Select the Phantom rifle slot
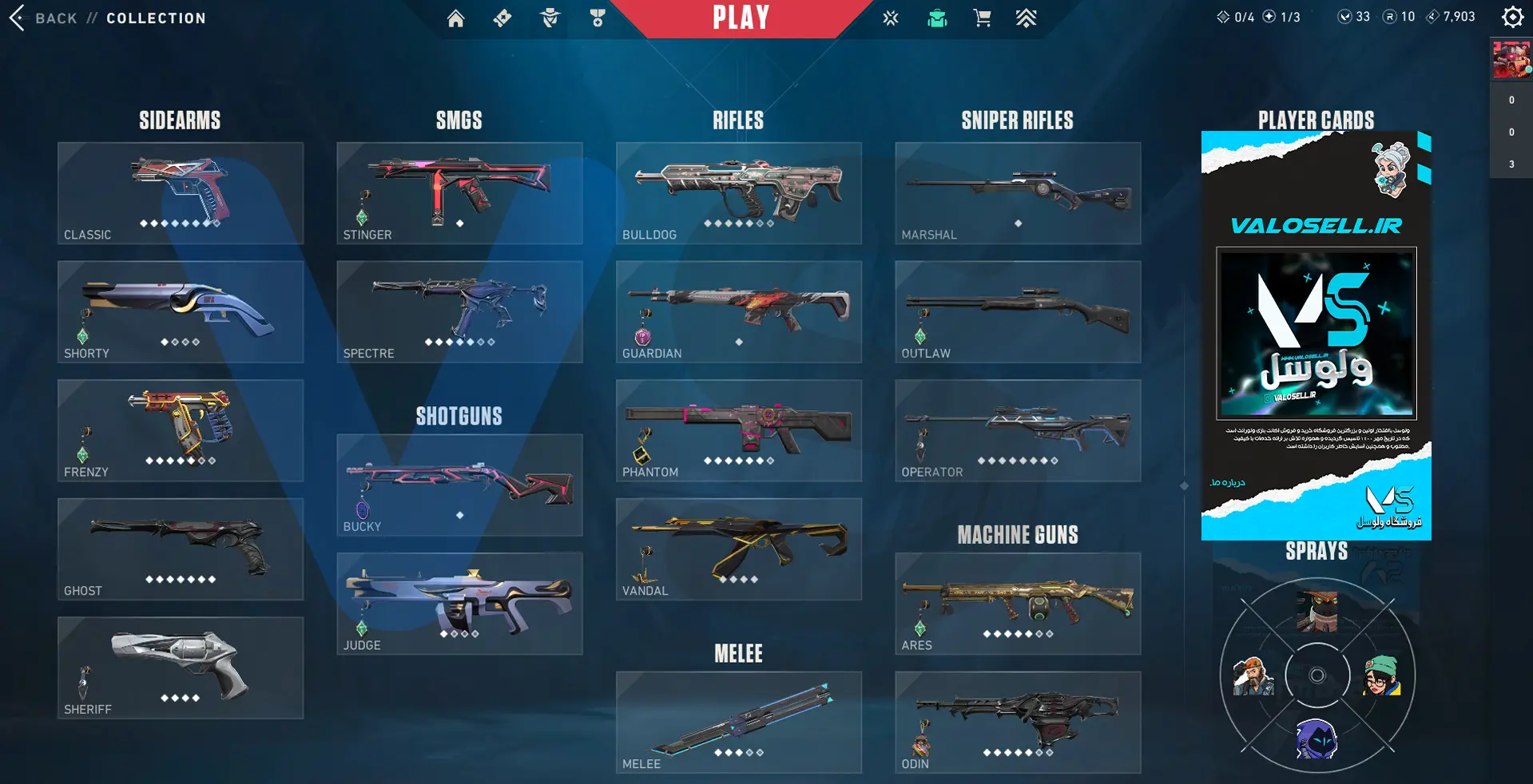This screenshot has height=784, width=1533. tap(739, 430)
